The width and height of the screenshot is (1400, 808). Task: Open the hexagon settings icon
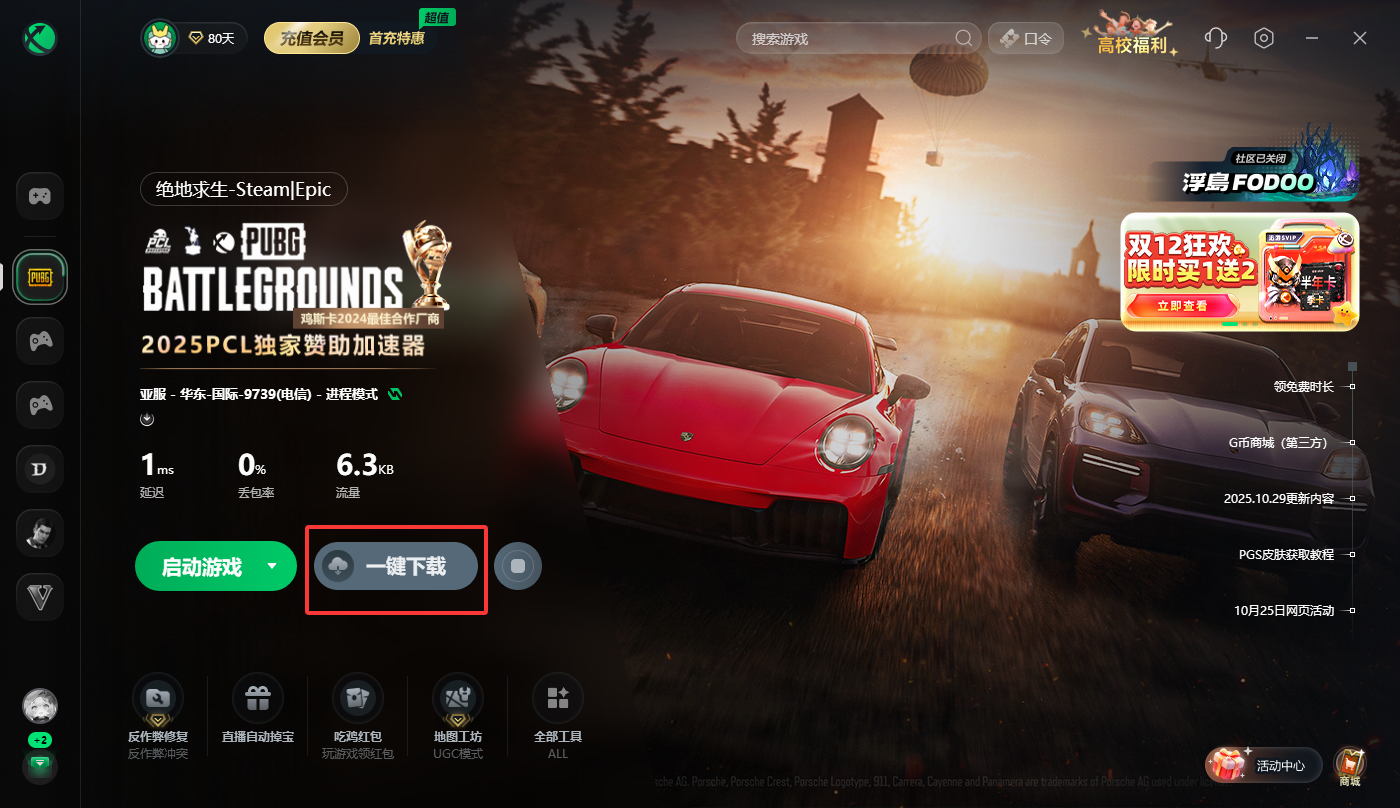(1265, 38)
